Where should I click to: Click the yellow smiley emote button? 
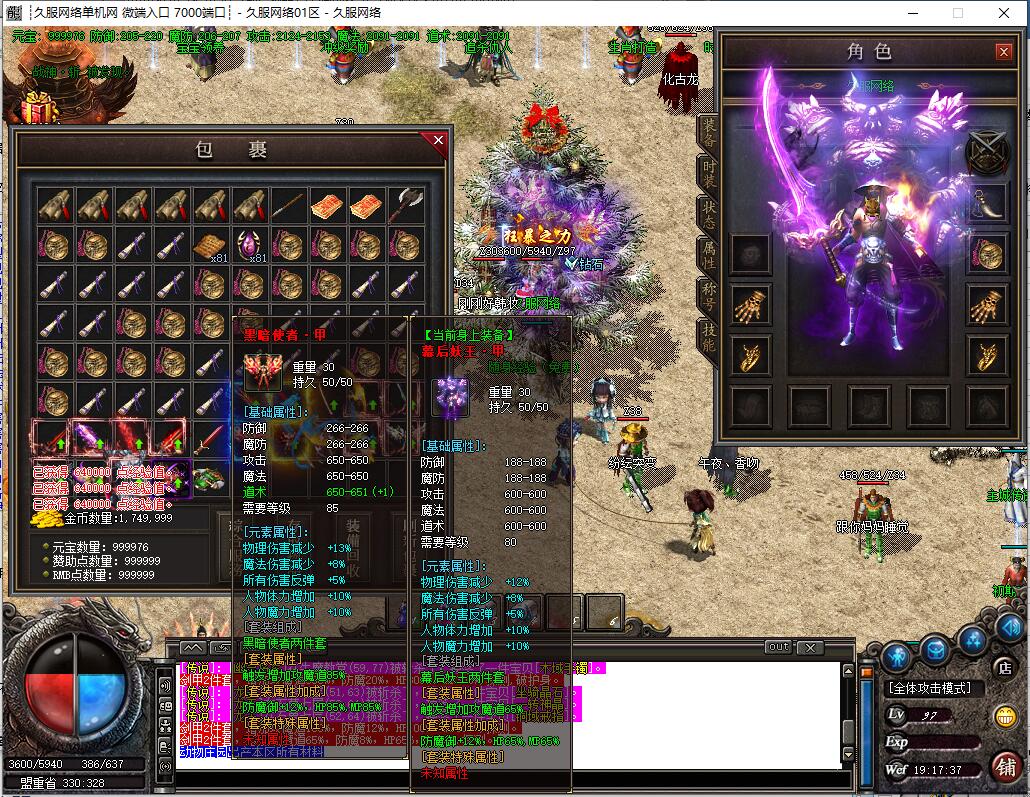click(1005, 716)
